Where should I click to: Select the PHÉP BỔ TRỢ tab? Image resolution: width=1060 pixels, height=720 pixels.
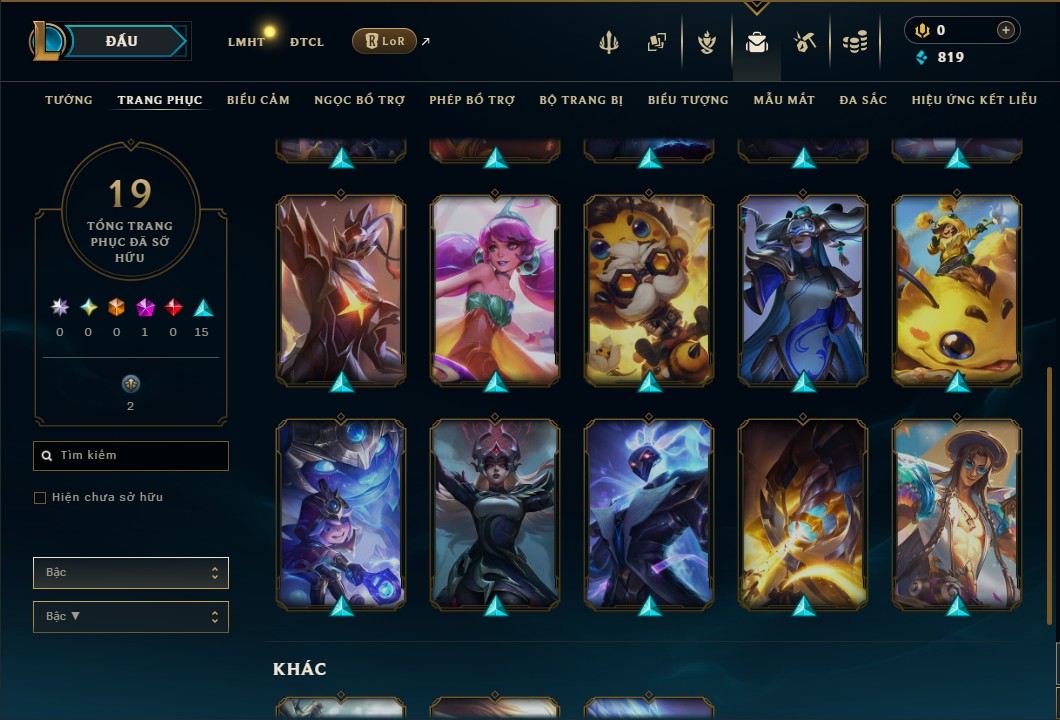click(x=472, y=100)
